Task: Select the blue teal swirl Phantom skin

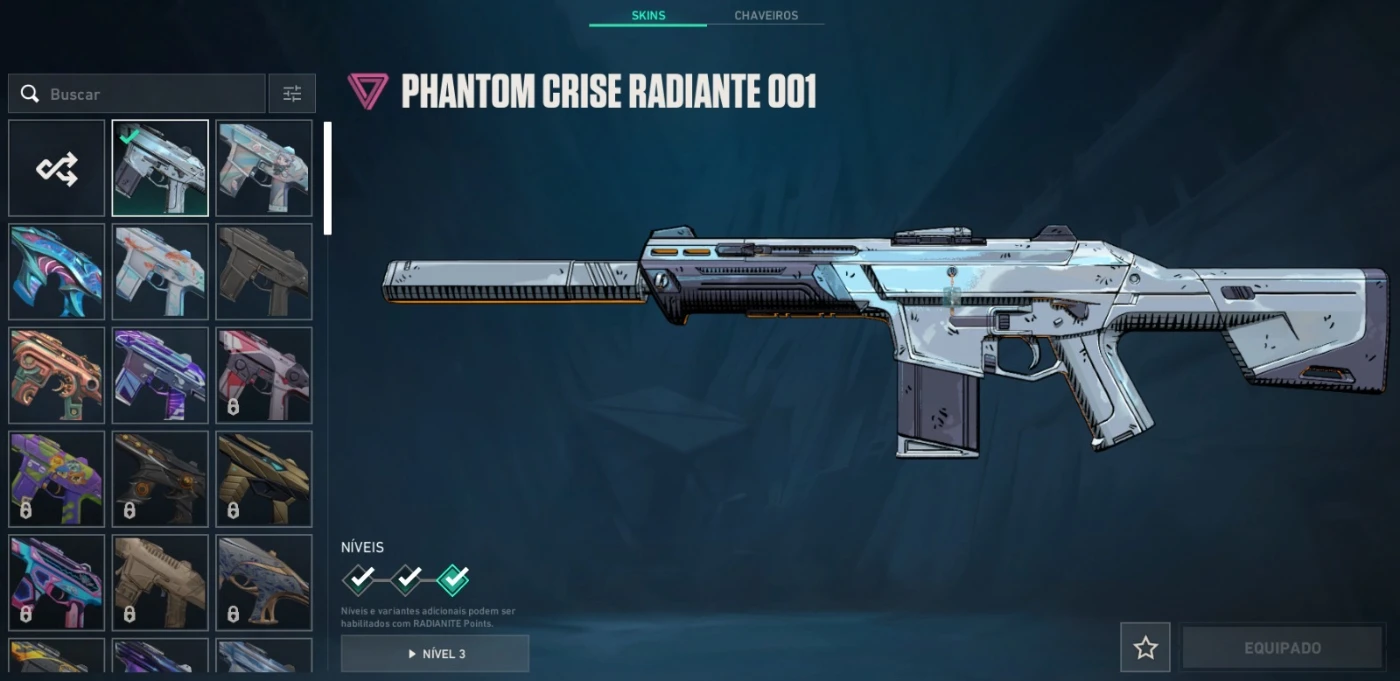Action: point(57,272)
